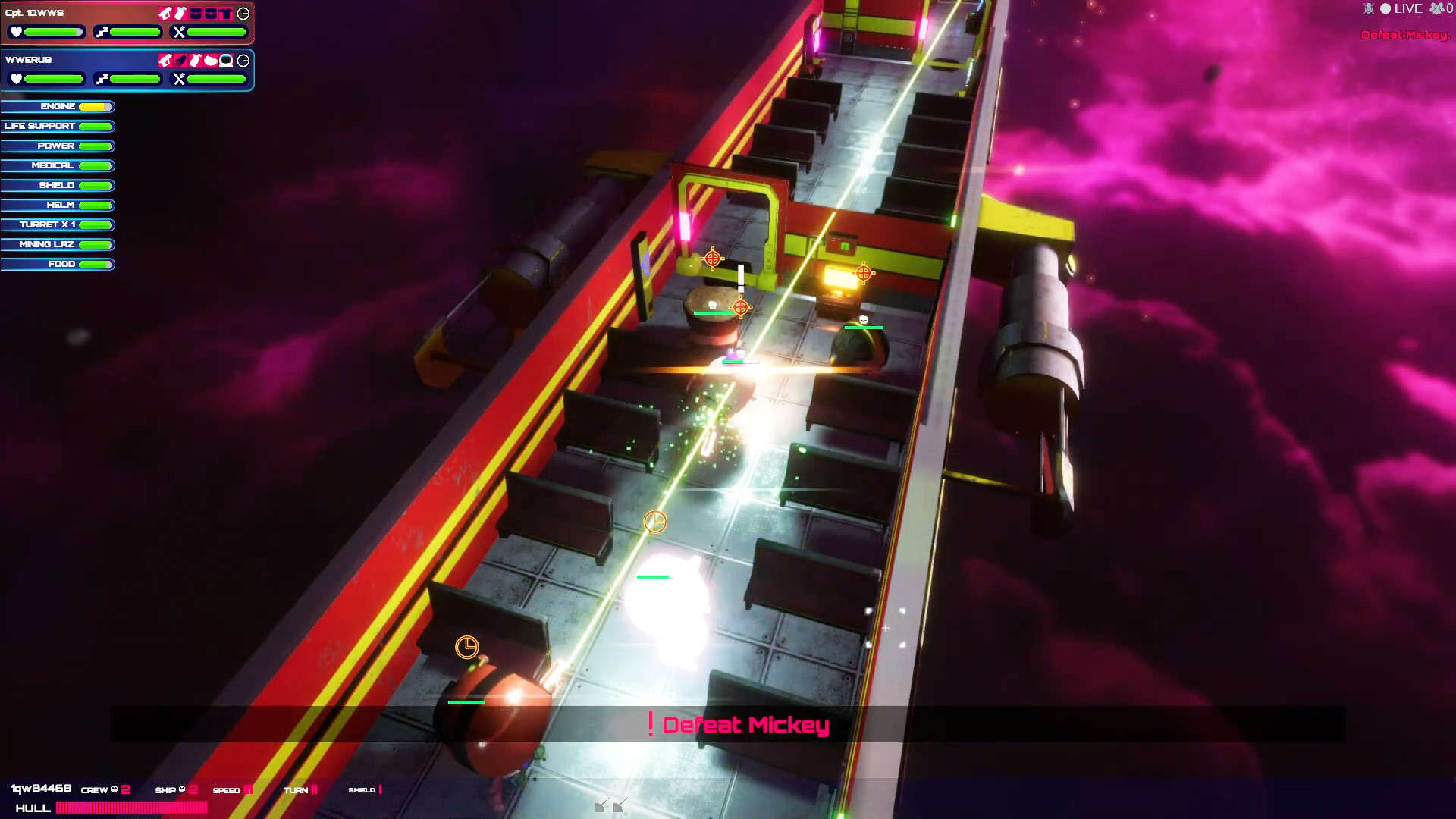Expand the TURRET X 1 system entry
The width and height of the screenshot is (1456, 819).
pos(58,224)
